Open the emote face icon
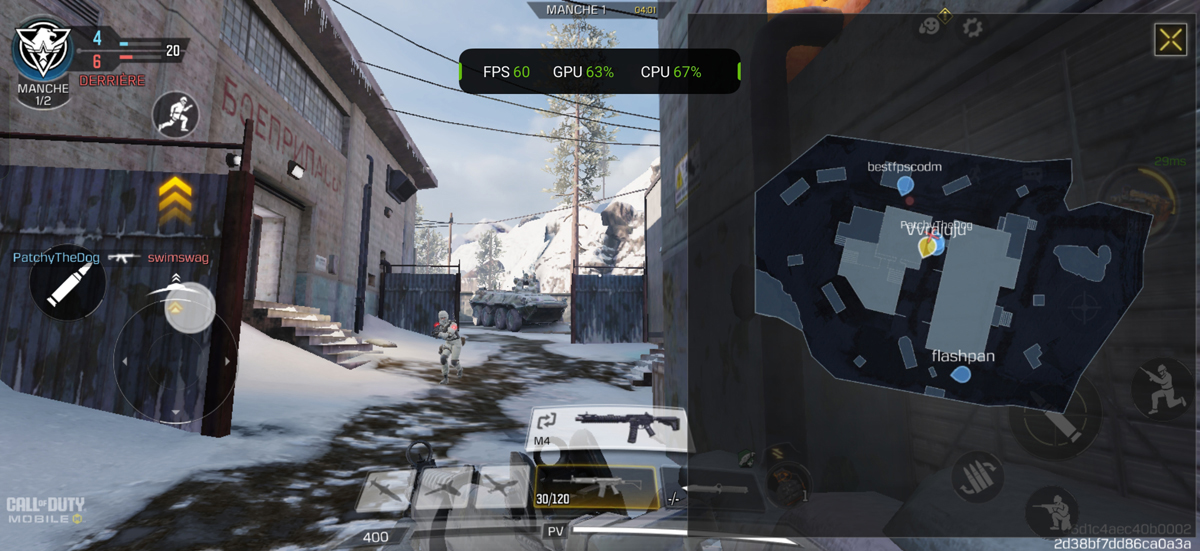This screenshot has height=551, width=1200. (x=930, y=26)
